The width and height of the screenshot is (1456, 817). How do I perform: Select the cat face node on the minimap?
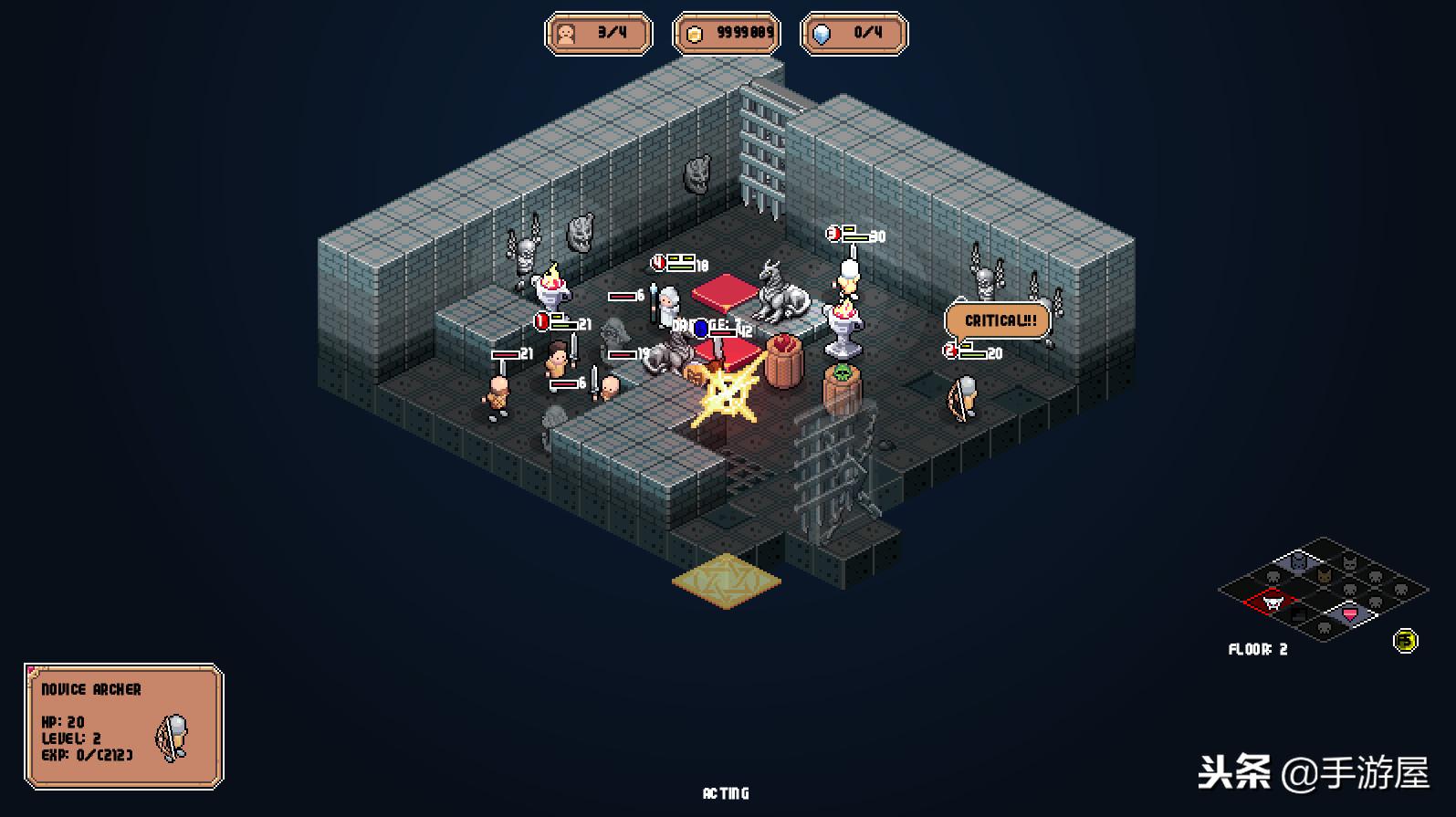coord(1350,562)
